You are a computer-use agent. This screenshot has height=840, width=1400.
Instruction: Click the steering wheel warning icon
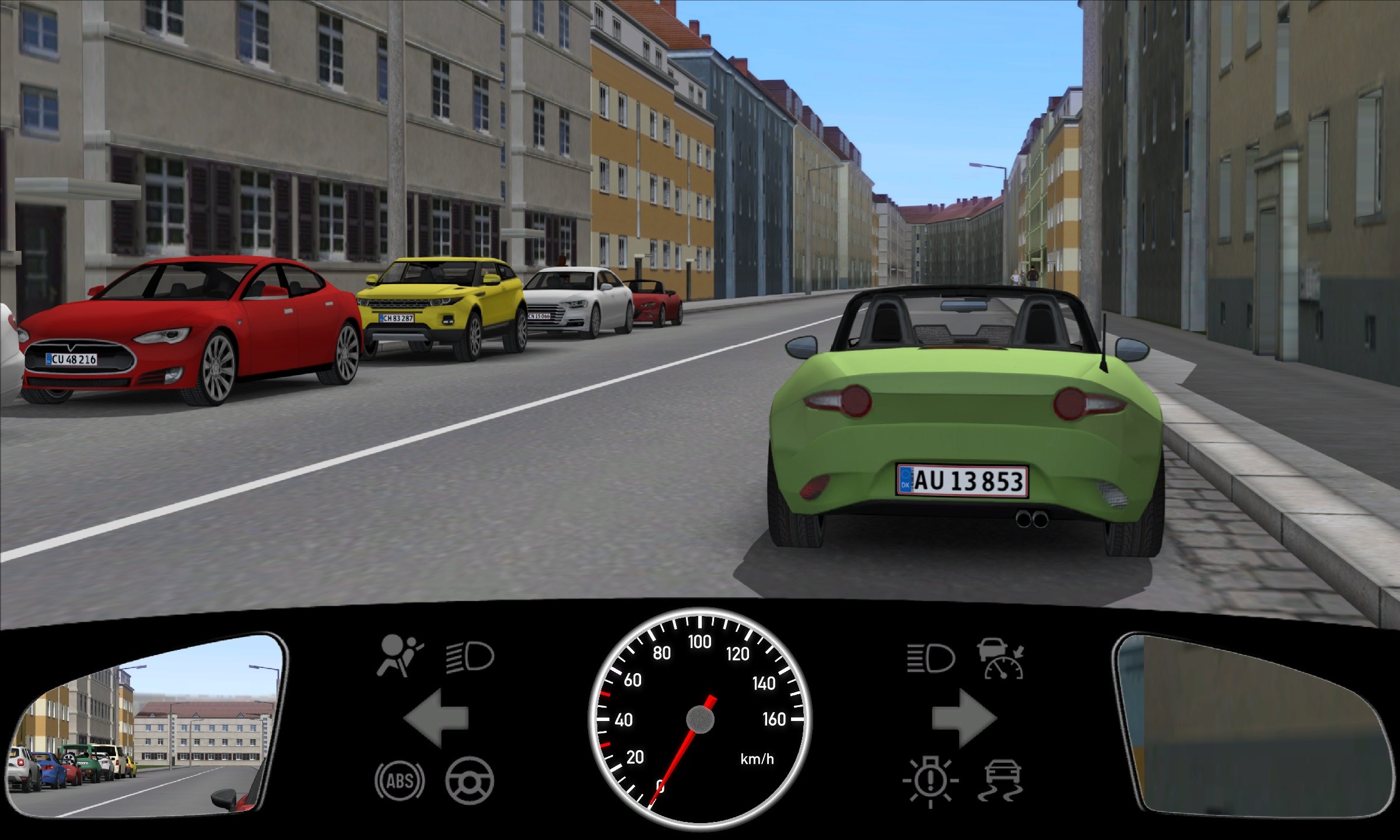[470, 780]
